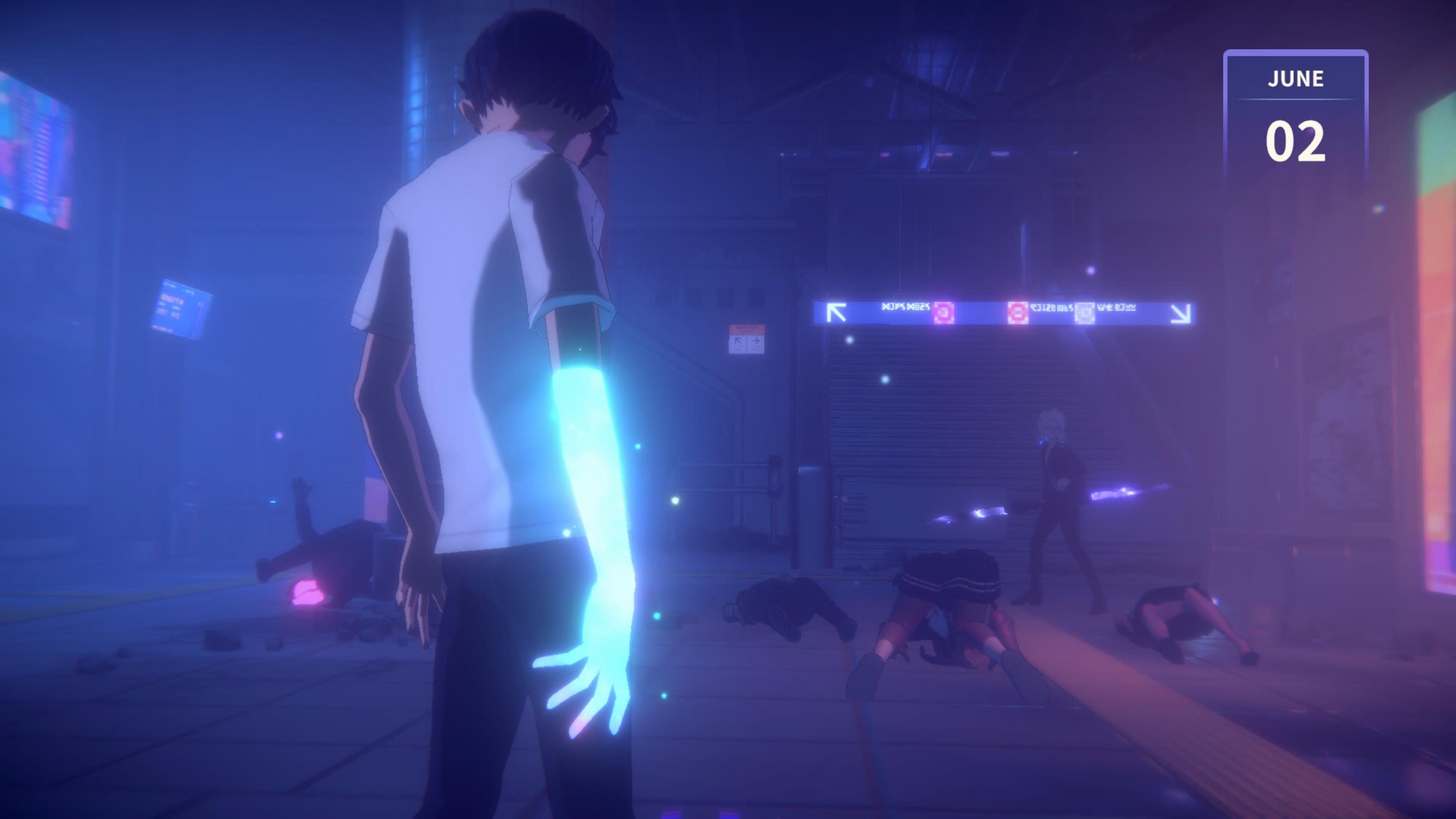Click the up-left arrow on the station sign

pos(836,311)
